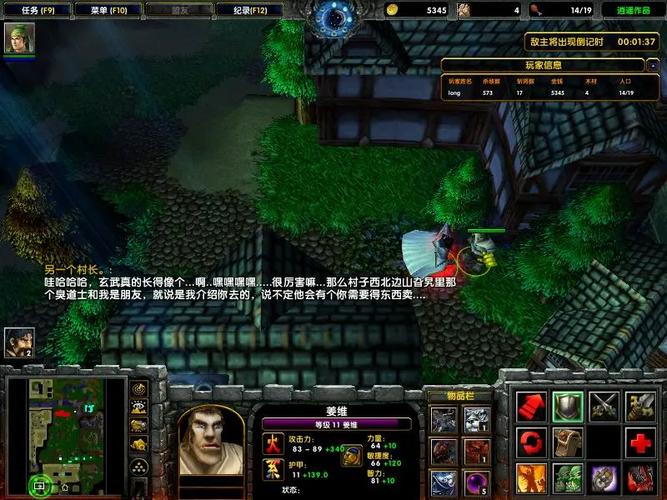Select the shield Hold Position command
The height and width of the screenshot is (500, 667).
567,405
